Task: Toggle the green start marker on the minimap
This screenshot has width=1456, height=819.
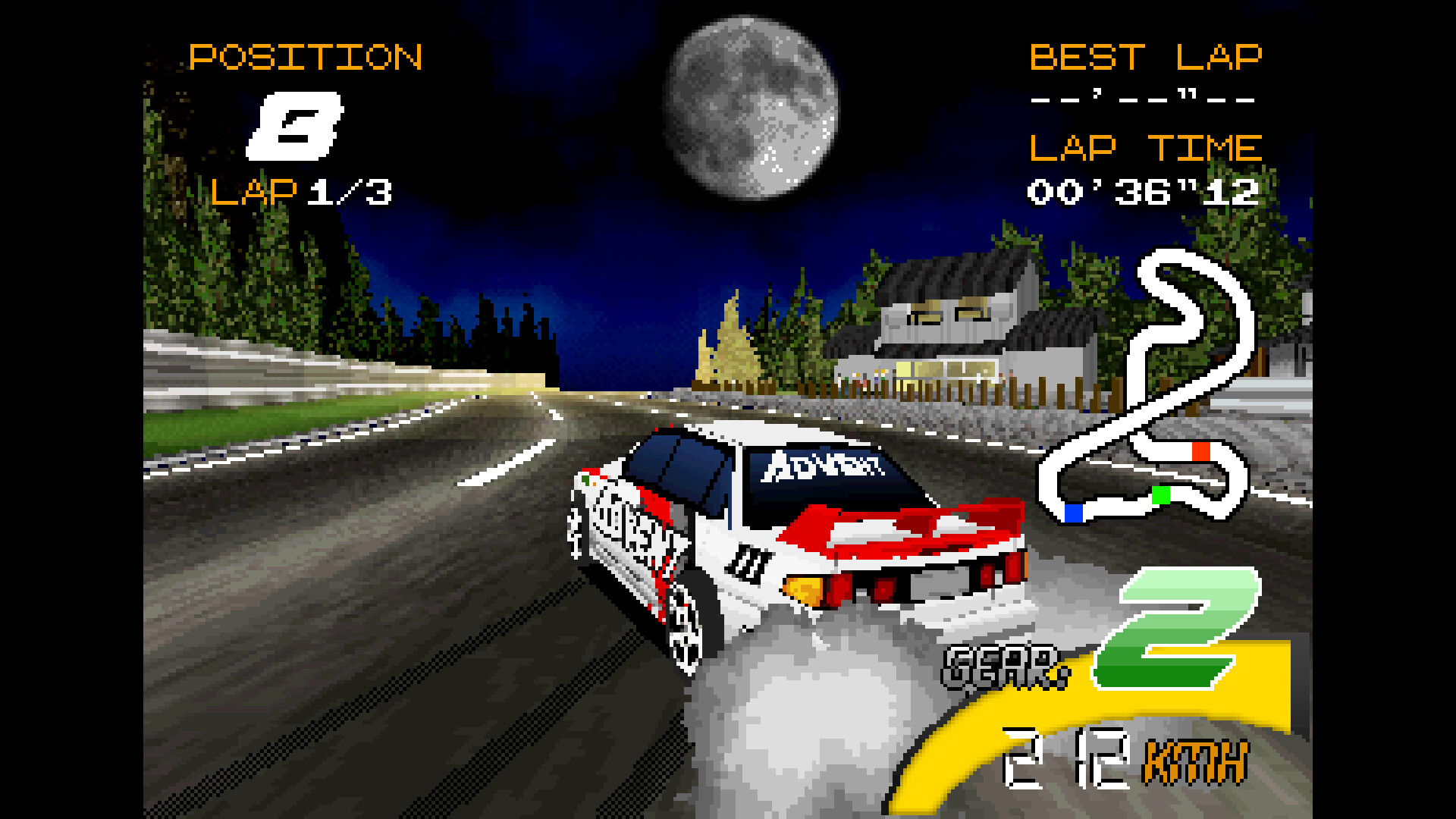Action: (1159, 497)
